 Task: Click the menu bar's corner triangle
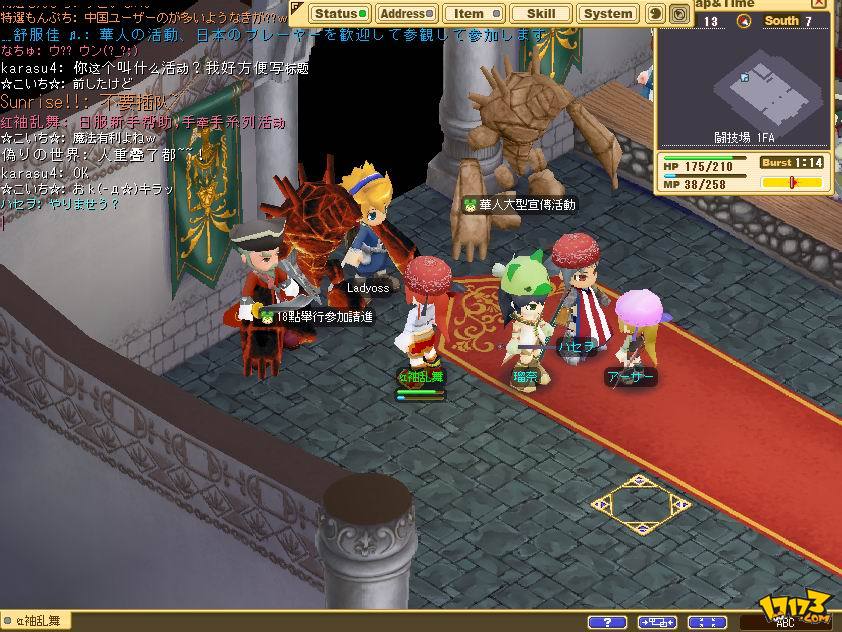(297, 7)
